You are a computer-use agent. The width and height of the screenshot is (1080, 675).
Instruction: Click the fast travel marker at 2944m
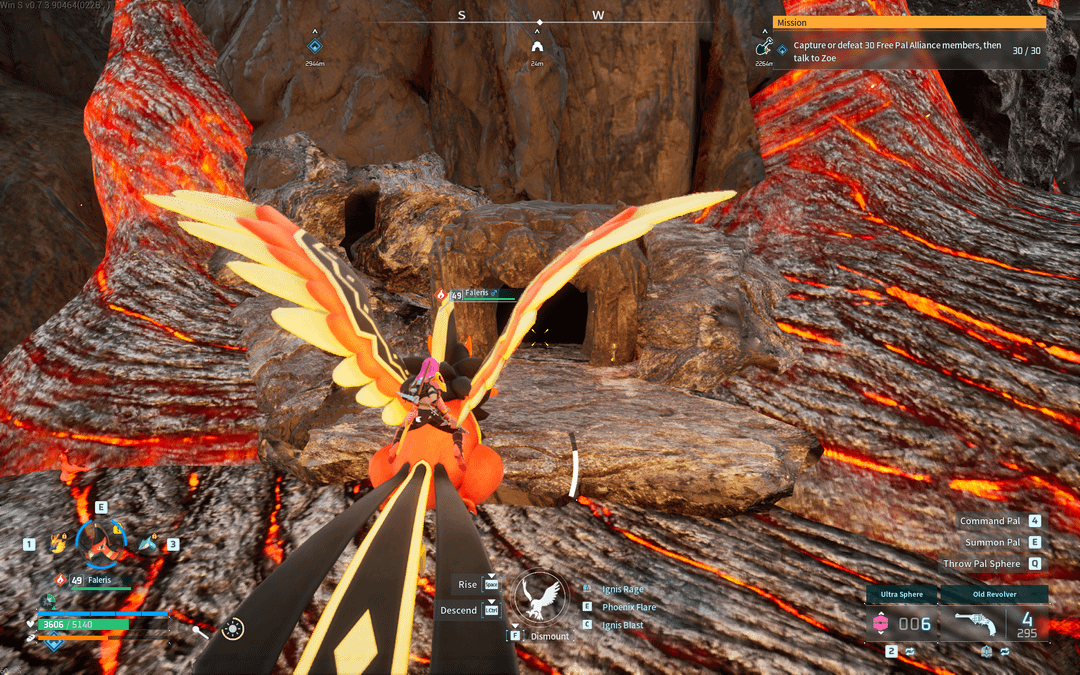pos(315,46)
